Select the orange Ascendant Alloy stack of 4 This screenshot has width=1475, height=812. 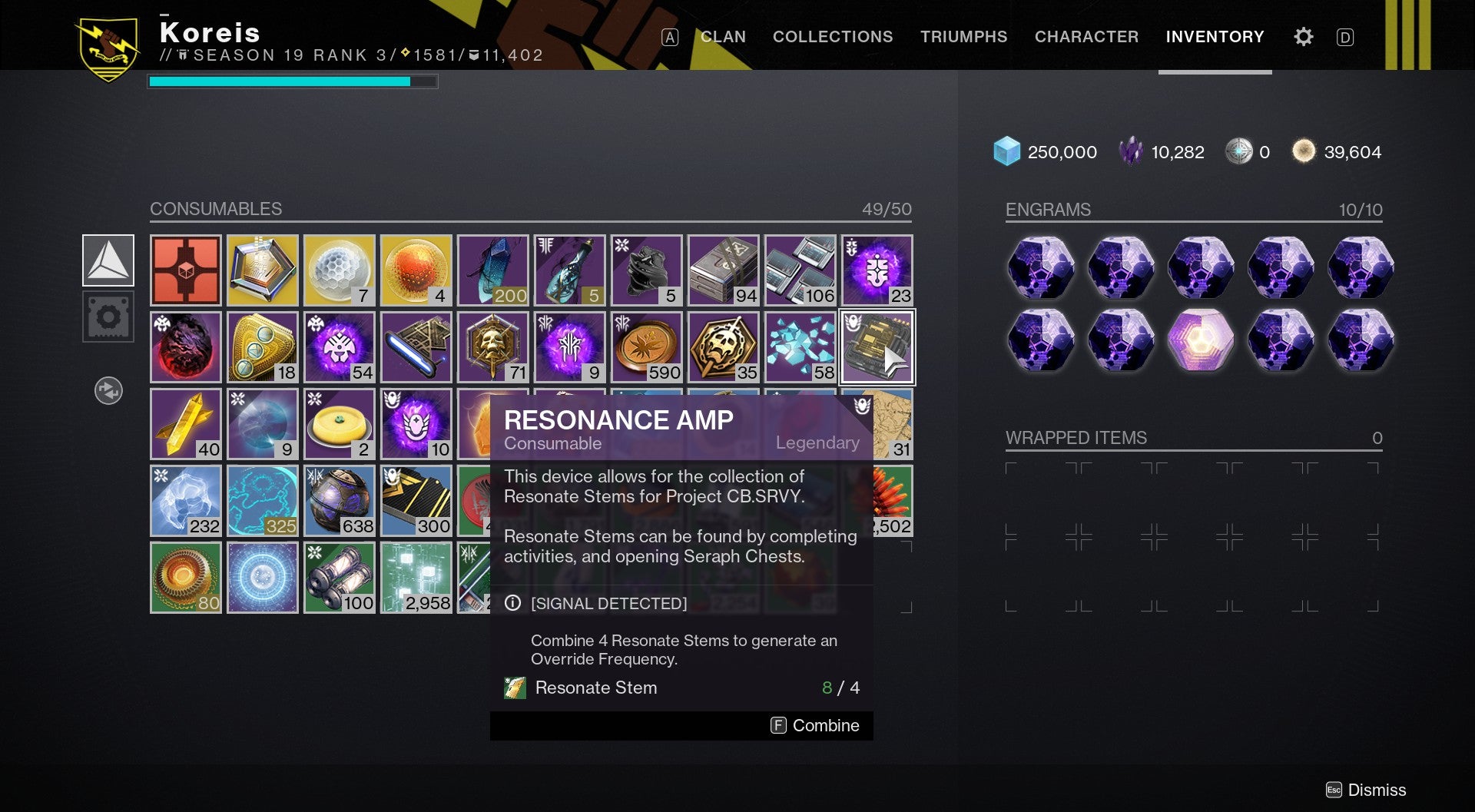point(416,270)
